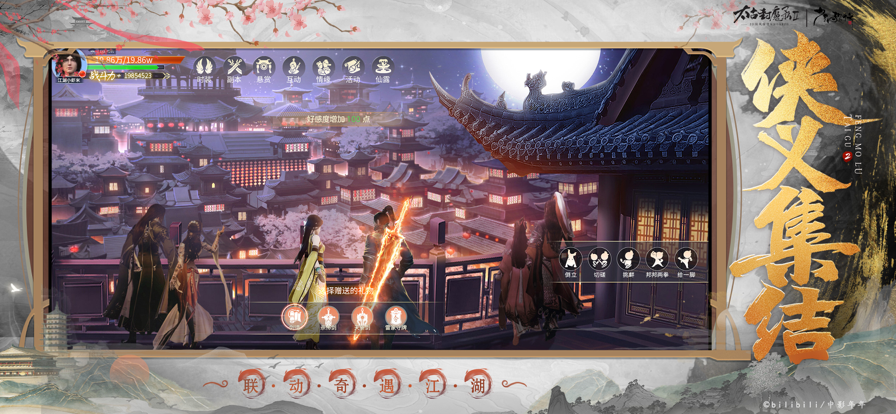Use the 邦邦两拳 two-punch emote
896x414 pixels.
[x=656, y=260]
